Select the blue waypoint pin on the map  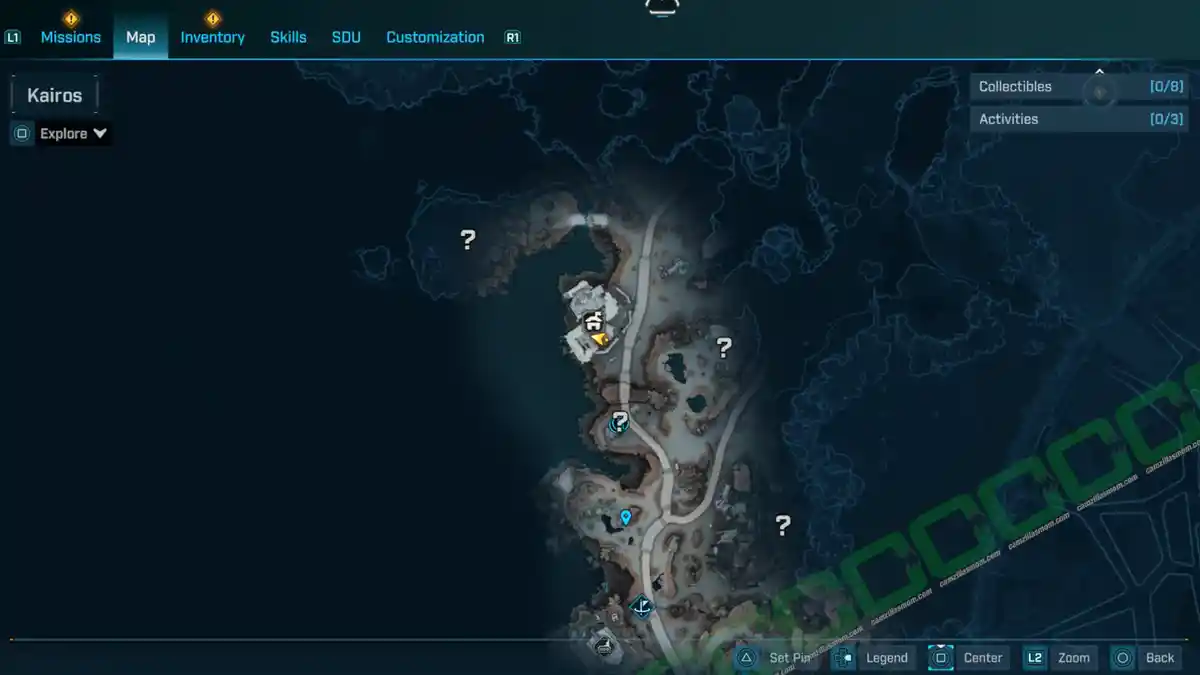coord(626,517)
